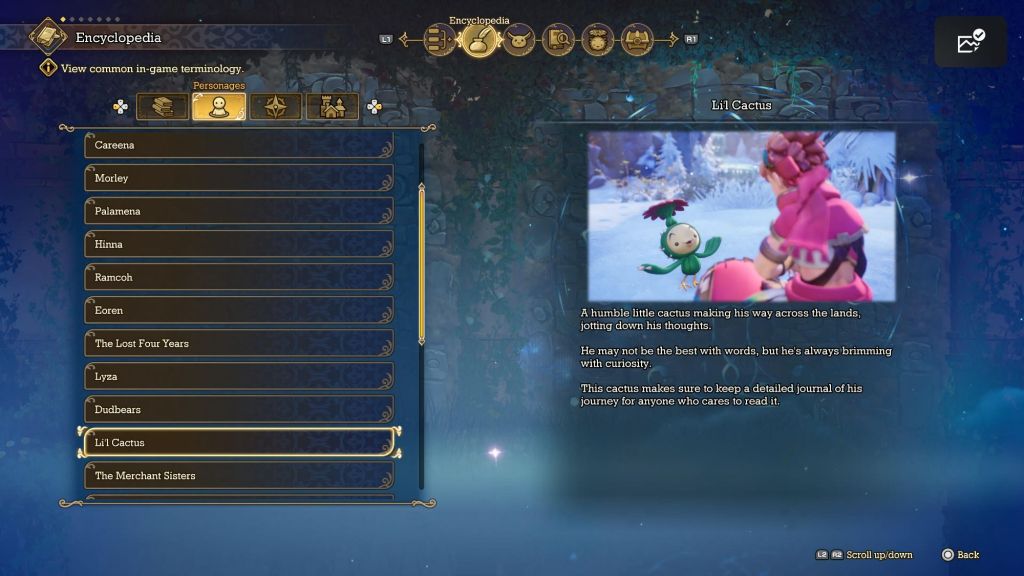
Task: Open the castle buildings category tab
Action: (332, 106)
